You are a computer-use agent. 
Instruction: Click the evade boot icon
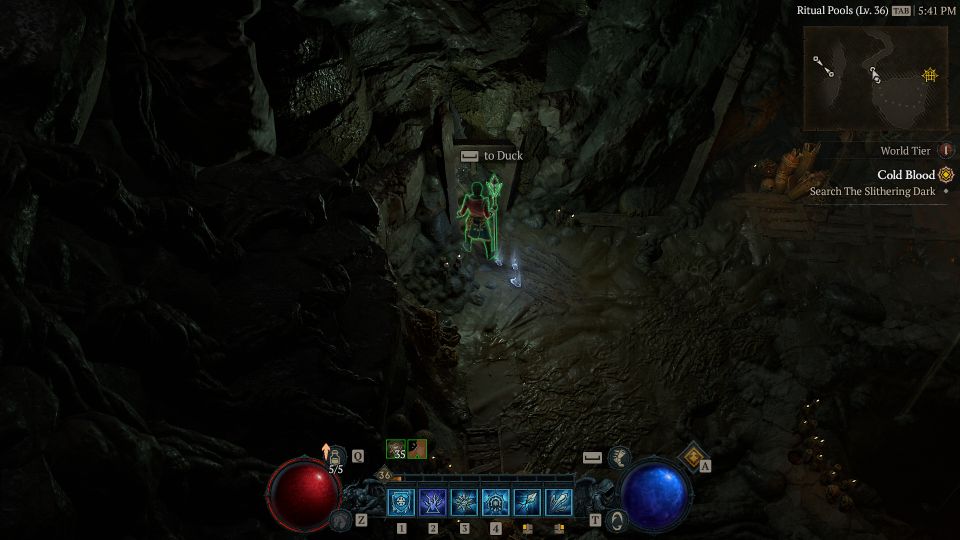tap(619, 457)
